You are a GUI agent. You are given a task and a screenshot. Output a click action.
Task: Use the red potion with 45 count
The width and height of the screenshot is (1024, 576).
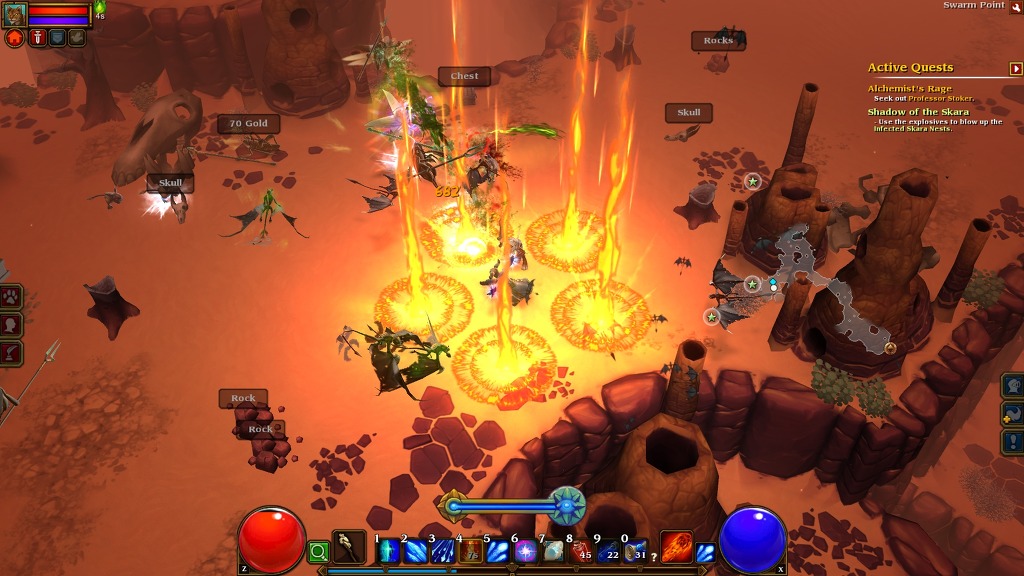point(580,551)
